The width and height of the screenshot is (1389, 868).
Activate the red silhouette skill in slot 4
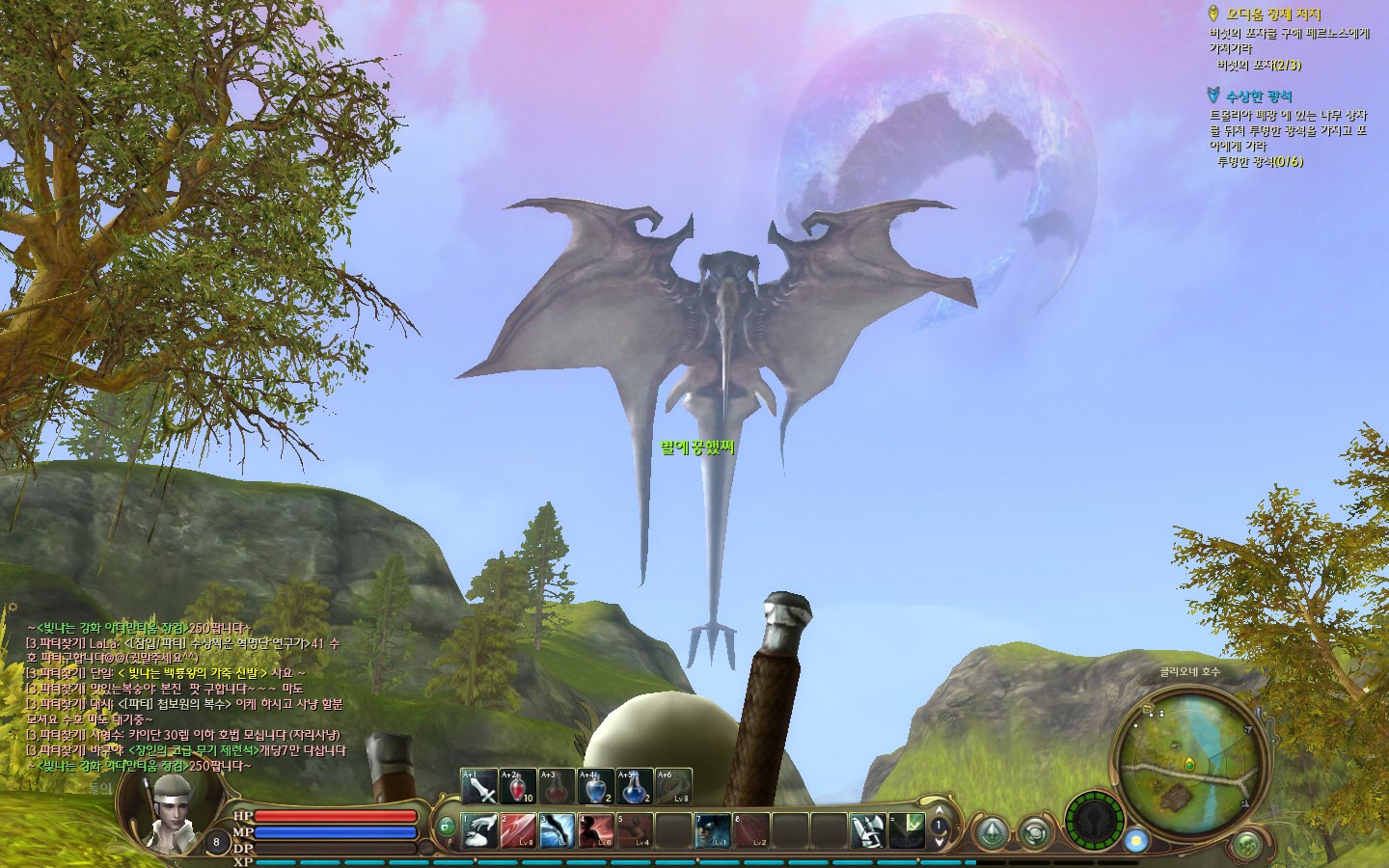click(596, 830)
